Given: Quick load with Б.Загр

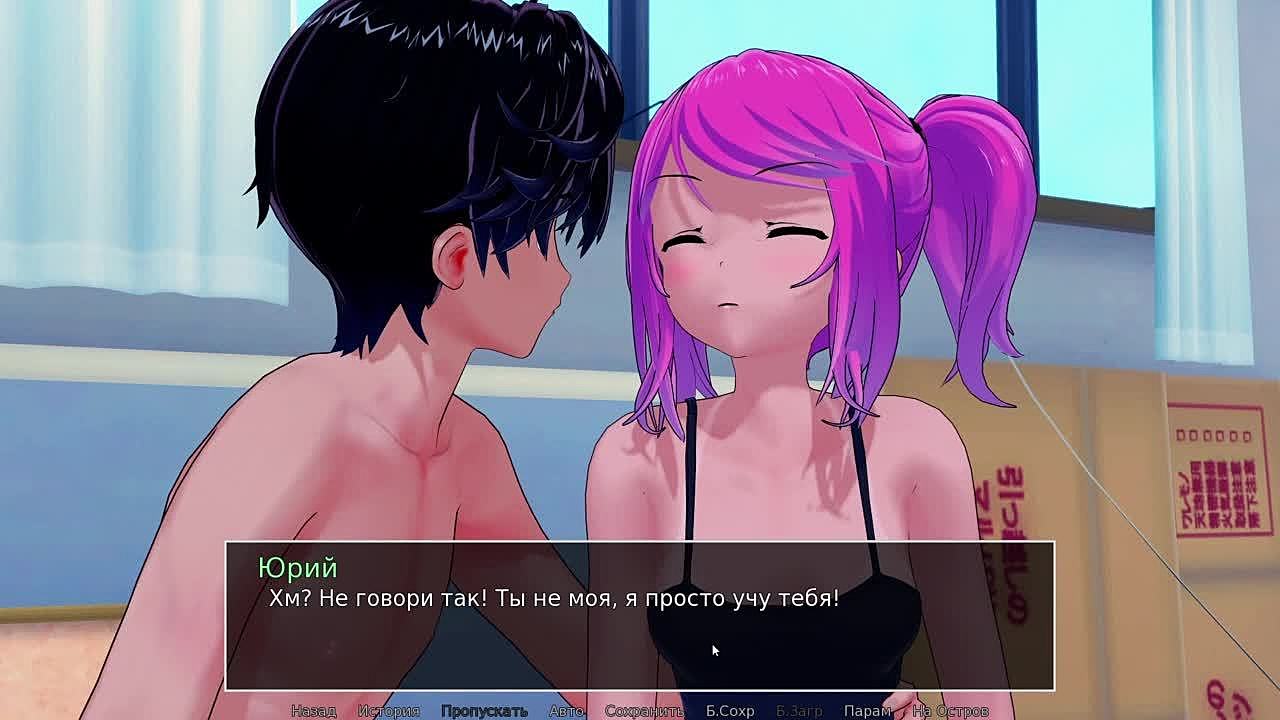Looking at the screenshot, I should coord(799,711).
